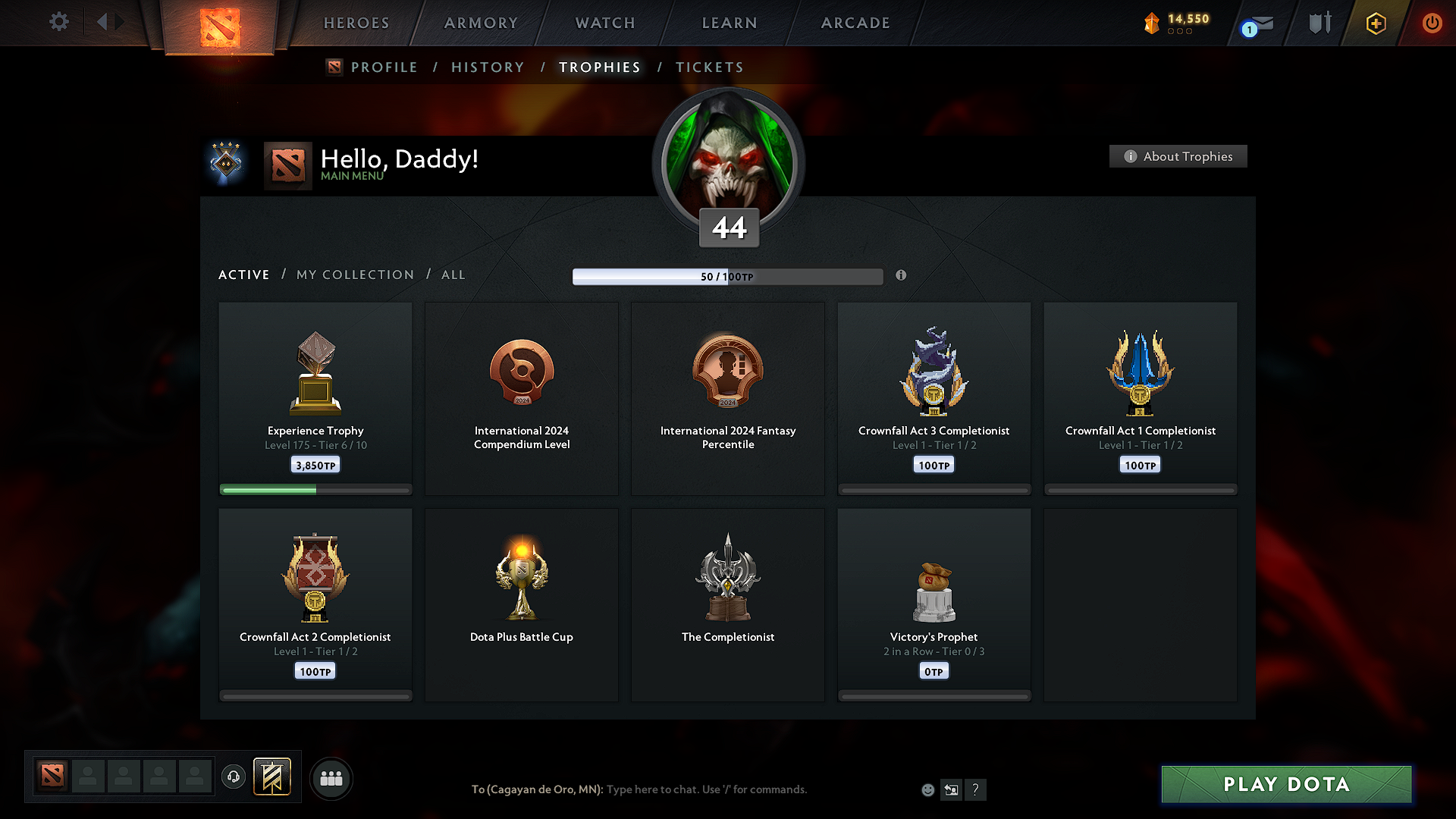The width and height of the screenshot is (1456, 819).
Task: Open the friends list icon
Action: (331, 777)
